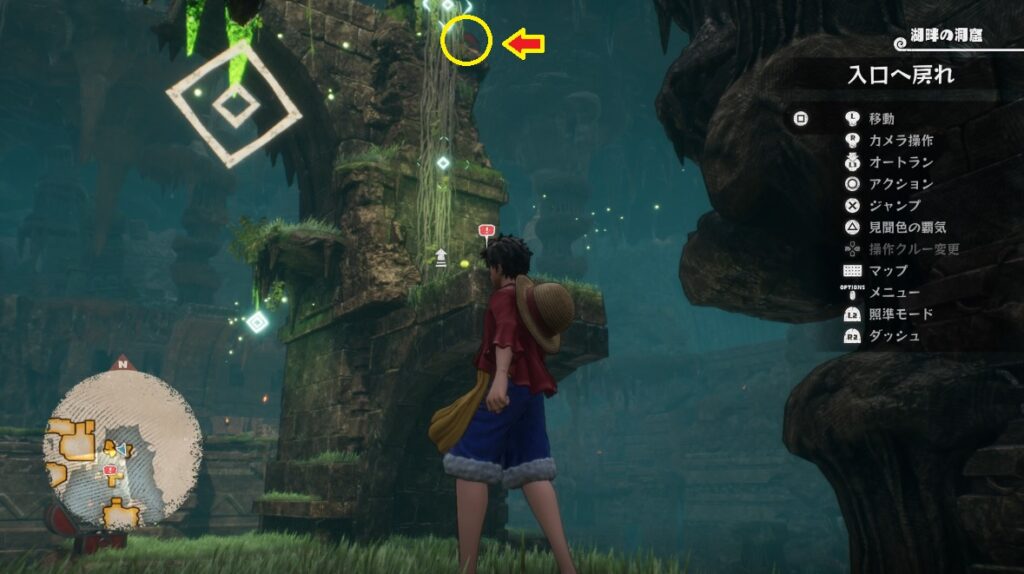Screen dimensions: 1024x574
Task: Click the red exclamation marker on the minimap
Action: pyautogui.click(x=110, y=468)
